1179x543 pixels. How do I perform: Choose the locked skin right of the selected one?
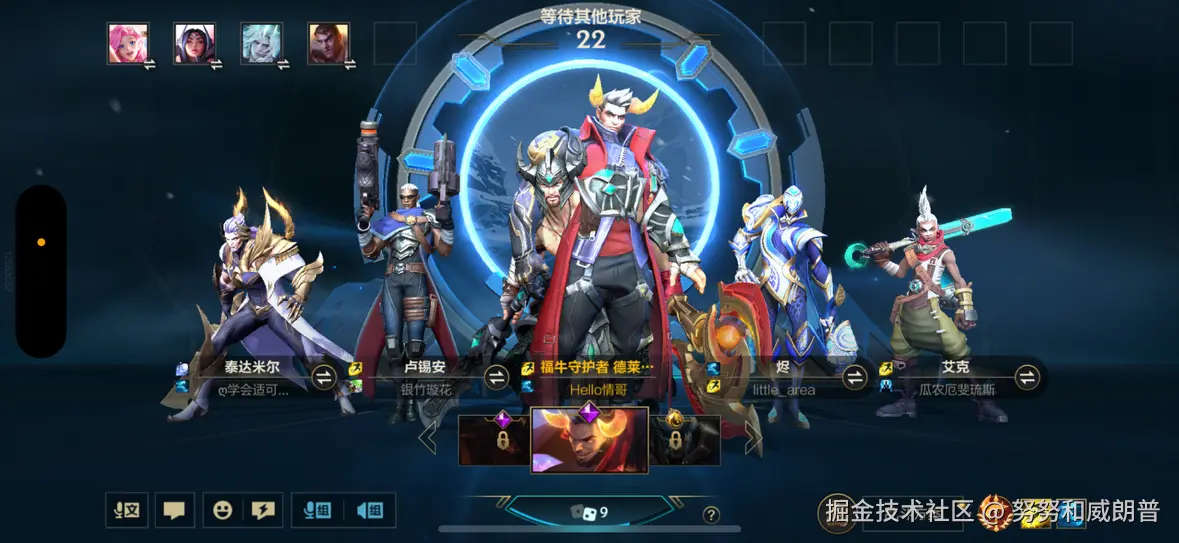685,440
